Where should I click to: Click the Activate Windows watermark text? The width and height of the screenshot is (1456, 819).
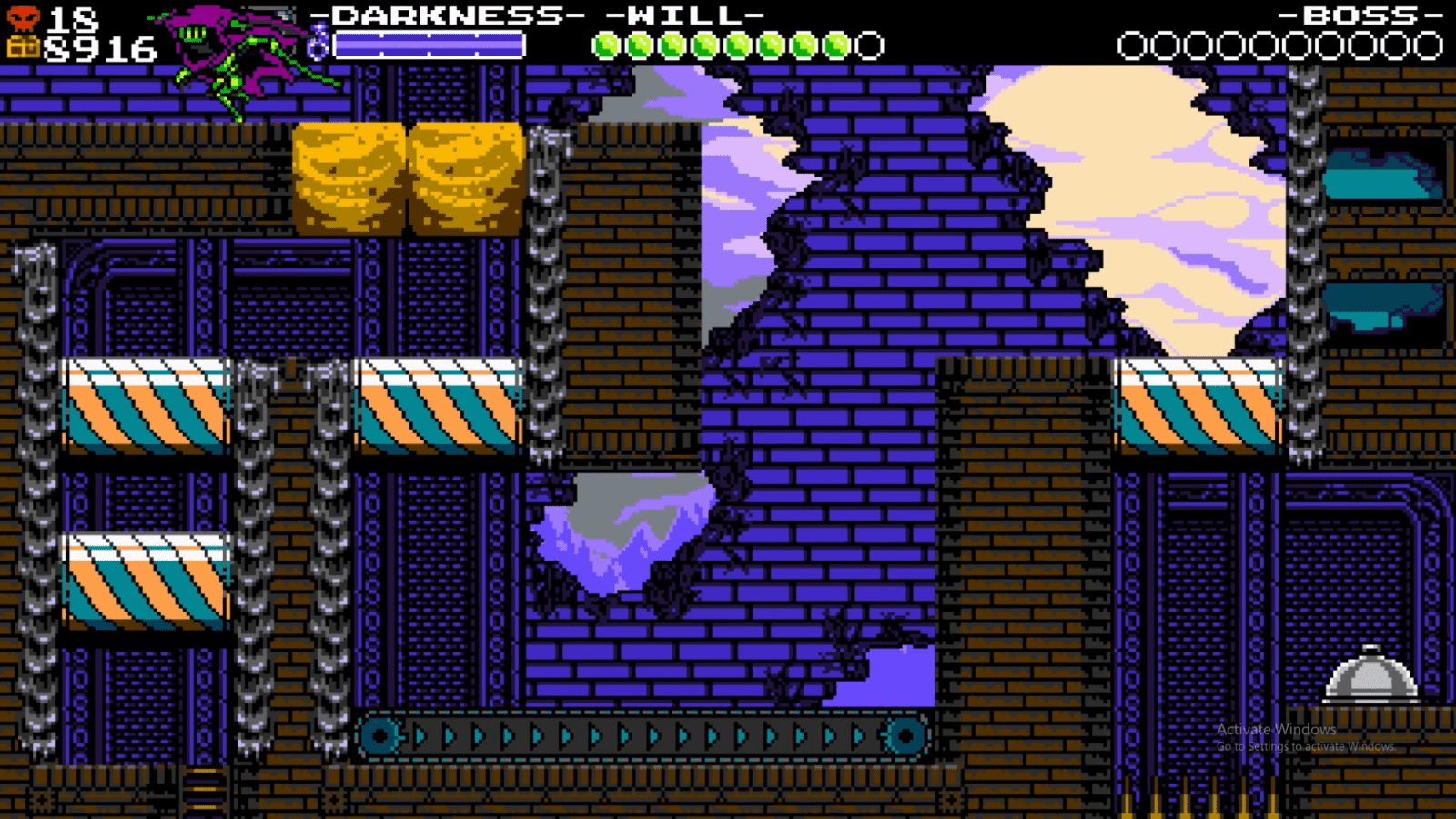(1275, 729)
